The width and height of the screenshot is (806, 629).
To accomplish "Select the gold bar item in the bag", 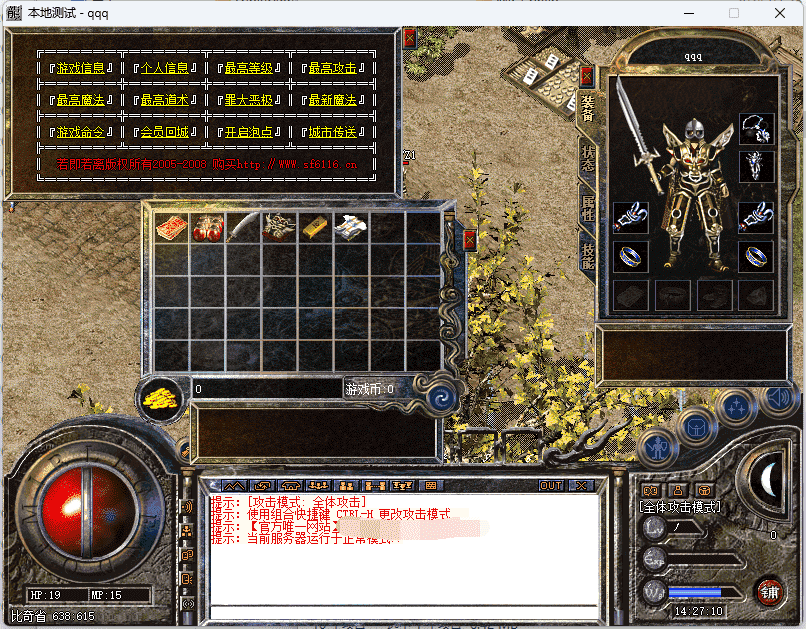I will (315, 228).
